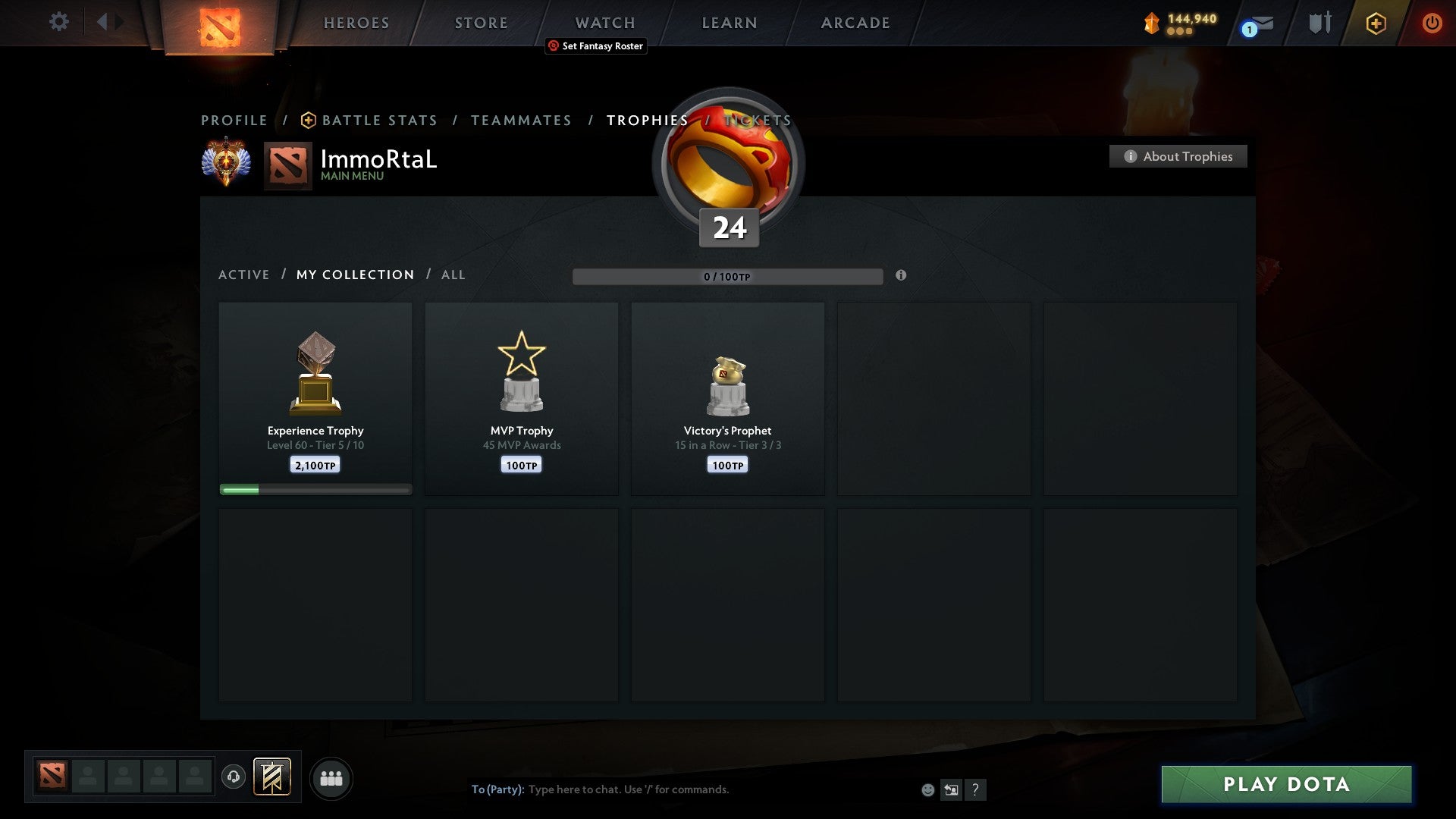Screen dimensions: 1456x819
Task: Open the friends list people icon
Action: tap(331, 778)
